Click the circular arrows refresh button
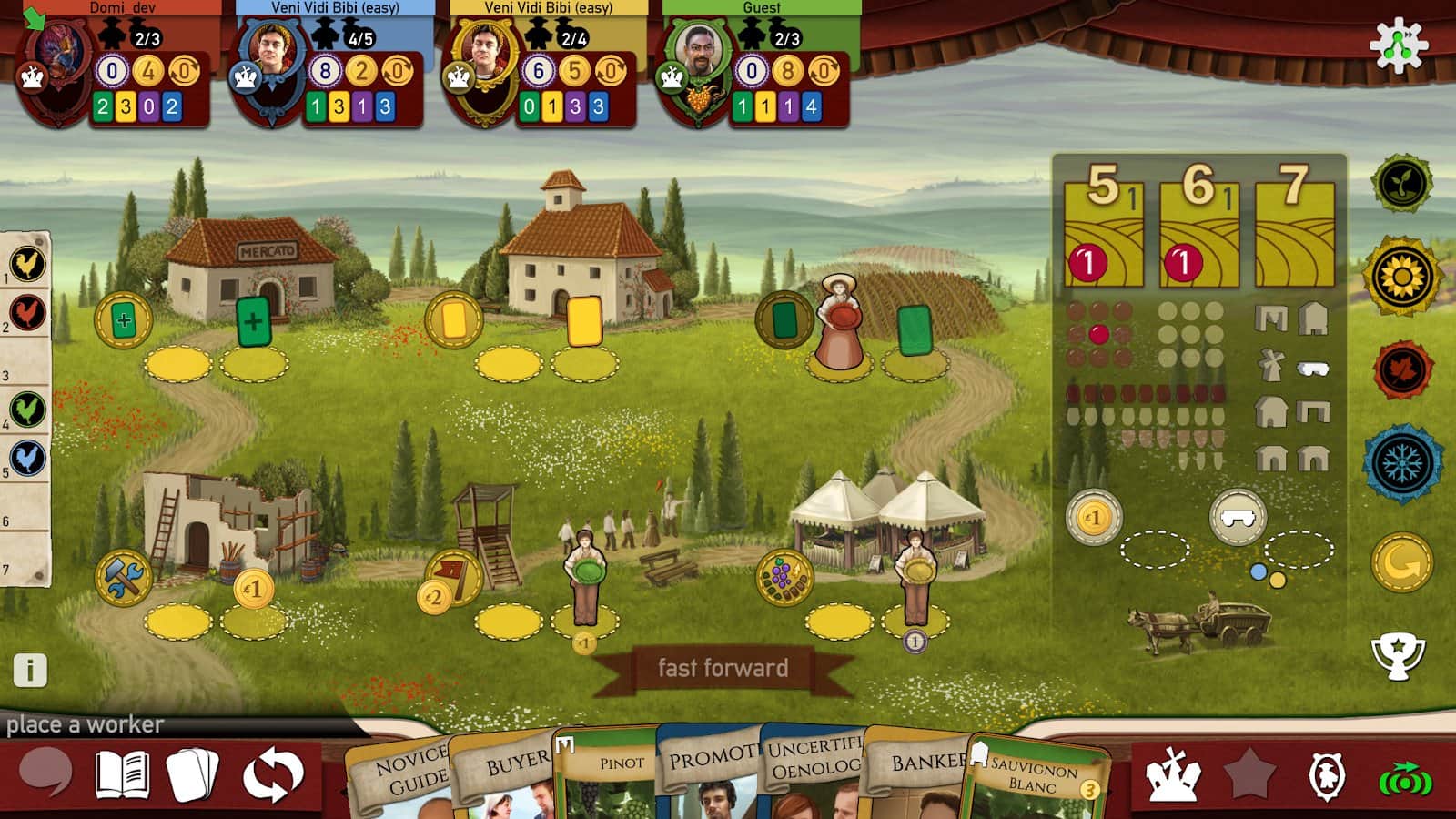The height and width of the screenshot is (819, 1456). pos(272,775)
